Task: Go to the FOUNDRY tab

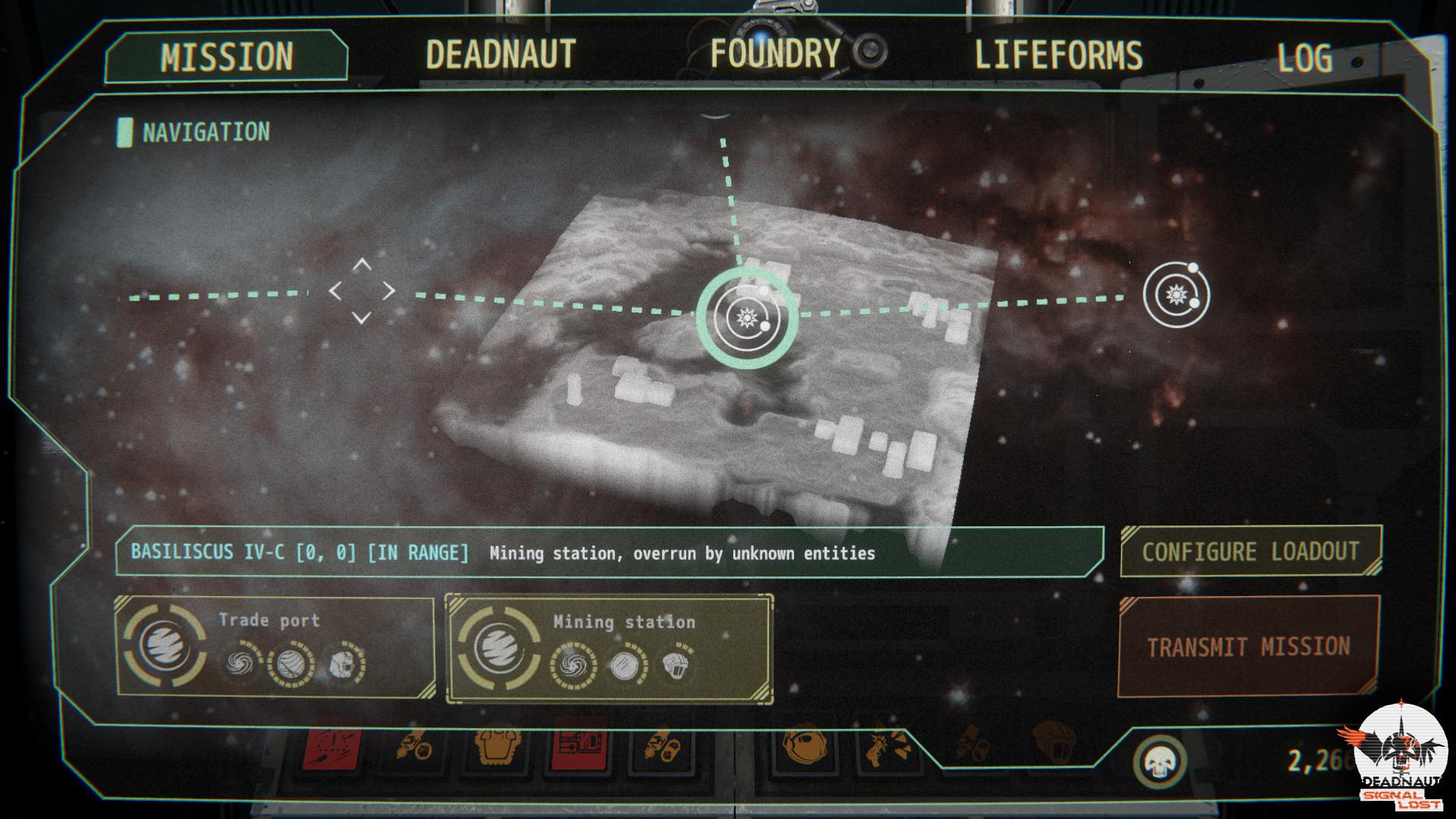Action: pyautogui.click(x=774, y=54)
